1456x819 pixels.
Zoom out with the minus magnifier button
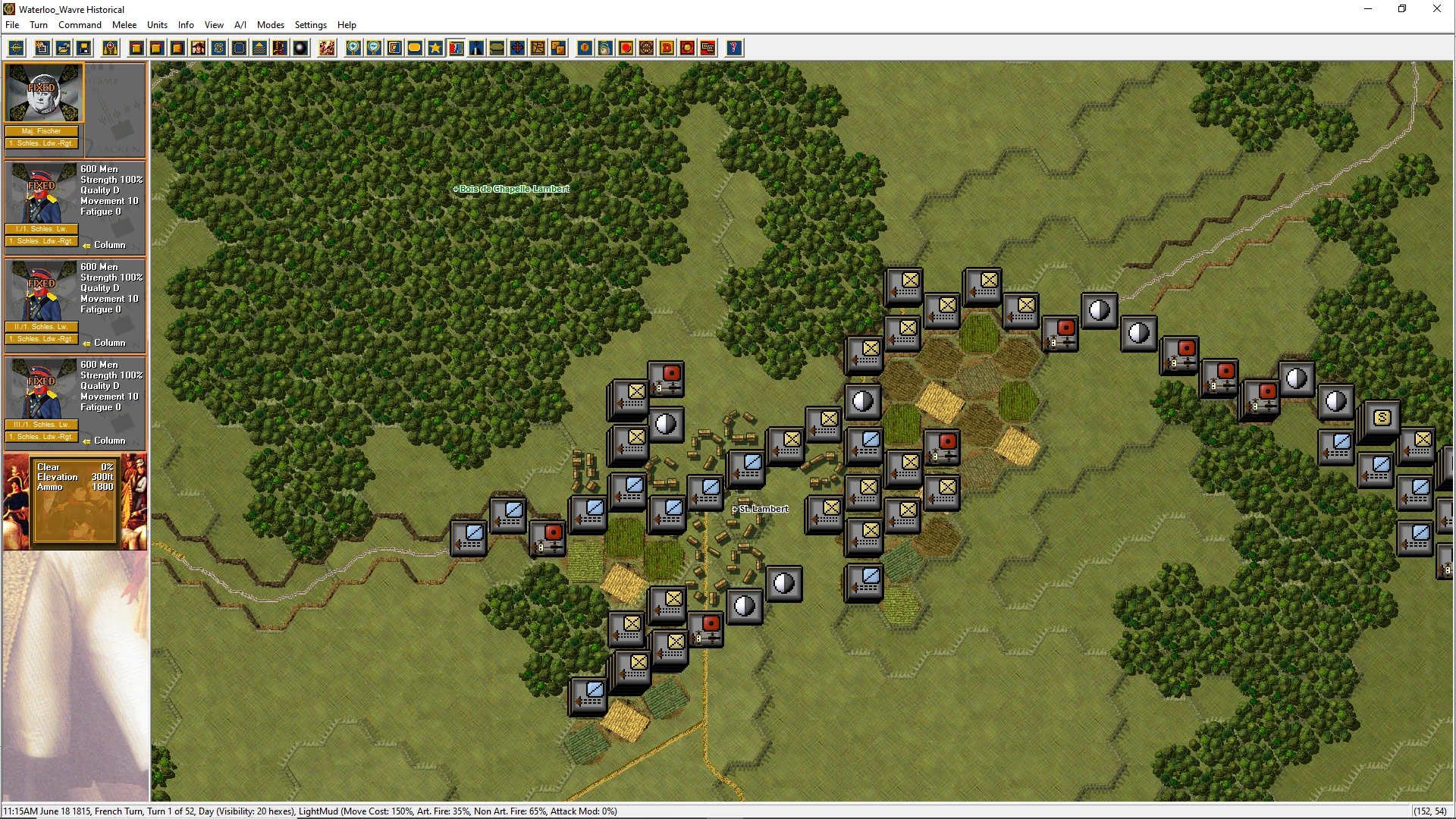pos(374,49)
